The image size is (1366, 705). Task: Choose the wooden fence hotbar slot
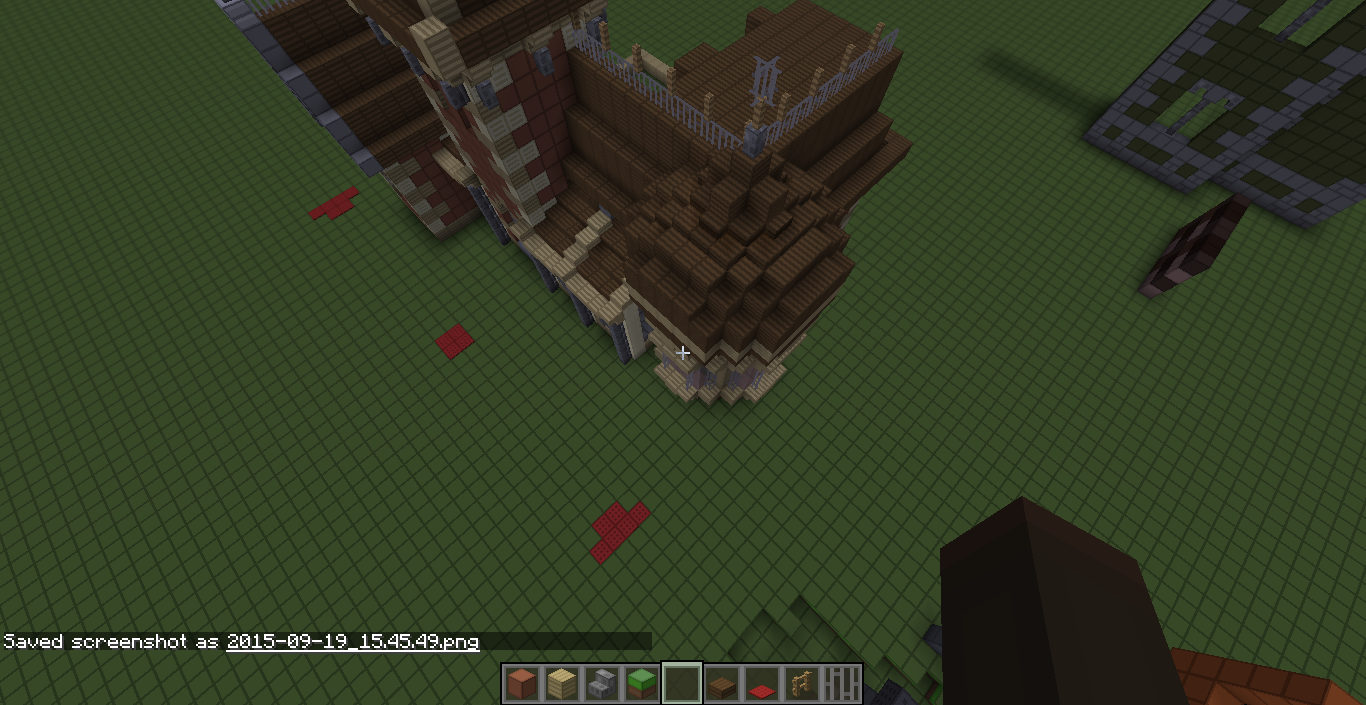[802, 684]
